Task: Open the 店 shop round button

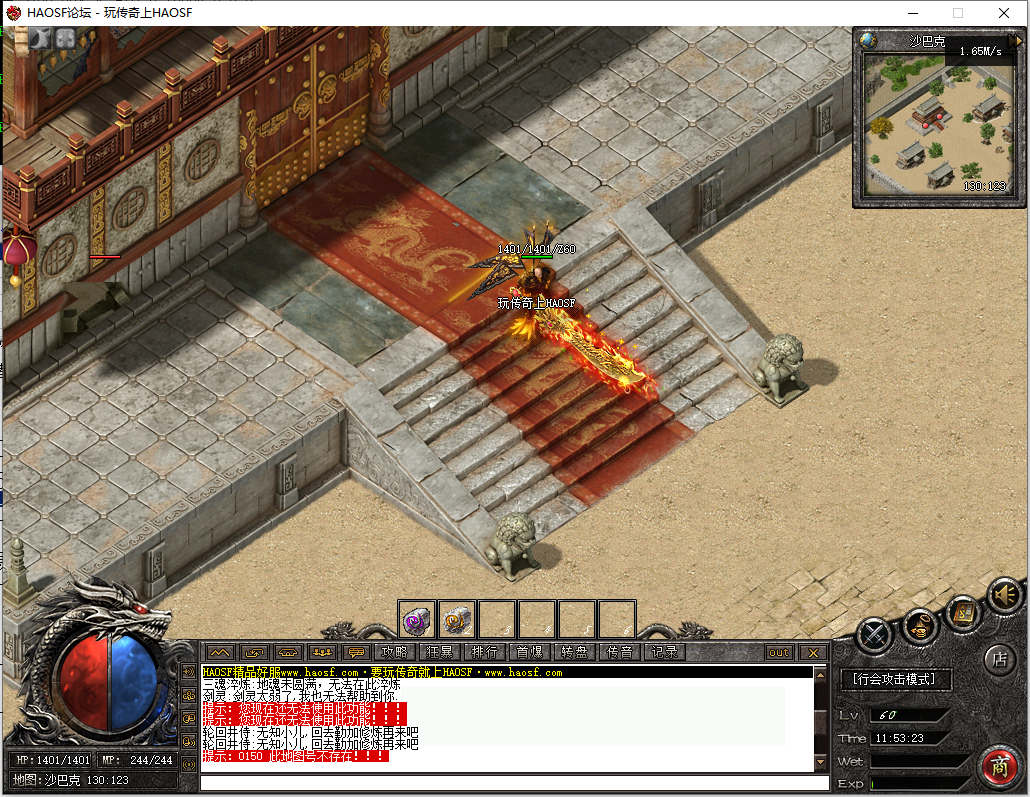Action: coord(998,659)
